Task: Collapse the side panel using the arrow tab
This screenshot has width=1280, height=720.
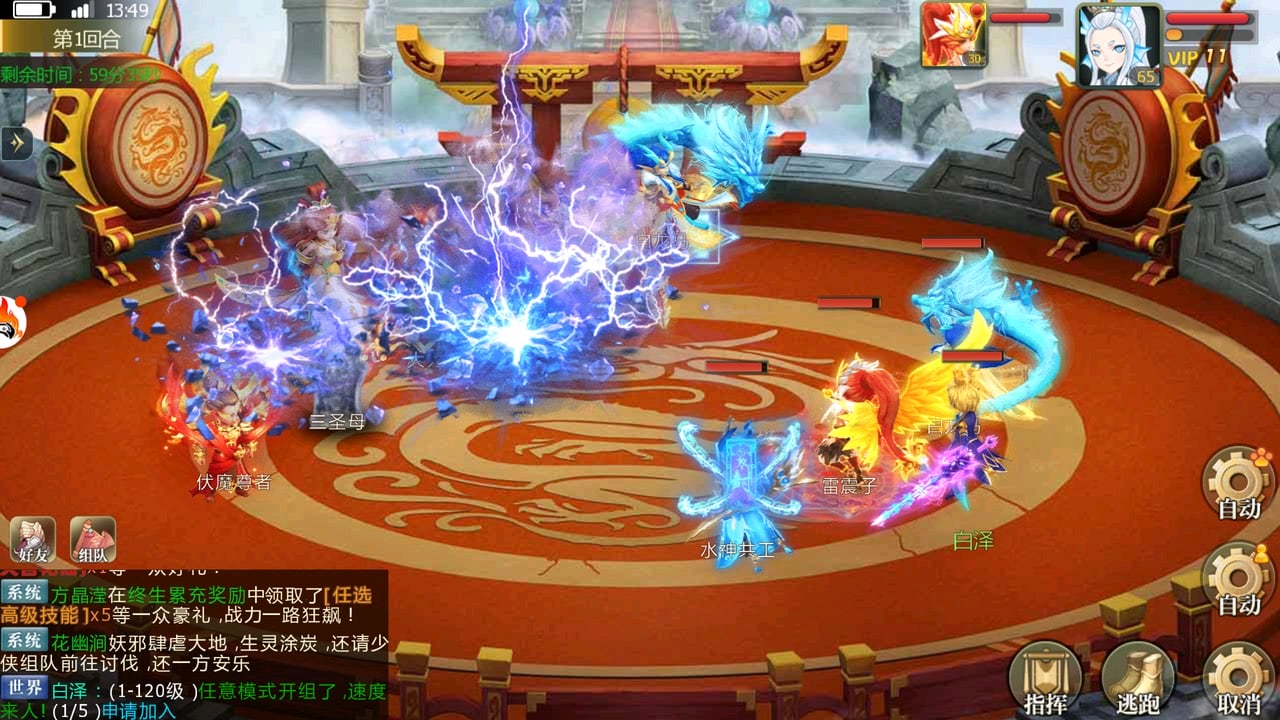Action: [14, 143]
